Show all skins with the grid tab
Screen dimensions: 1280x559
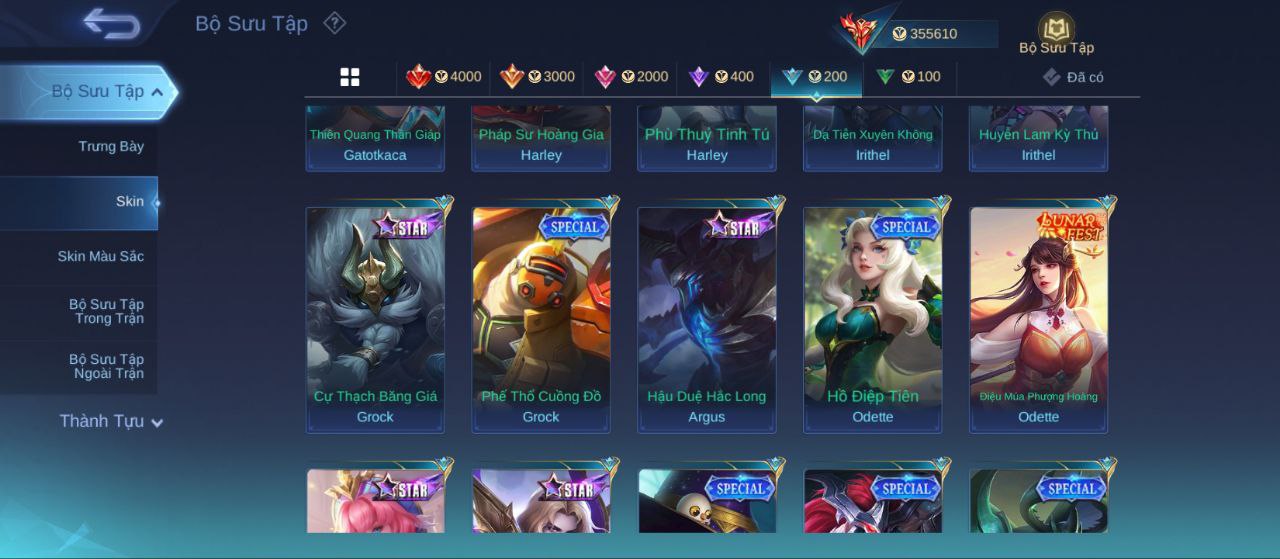click(350, 77)
